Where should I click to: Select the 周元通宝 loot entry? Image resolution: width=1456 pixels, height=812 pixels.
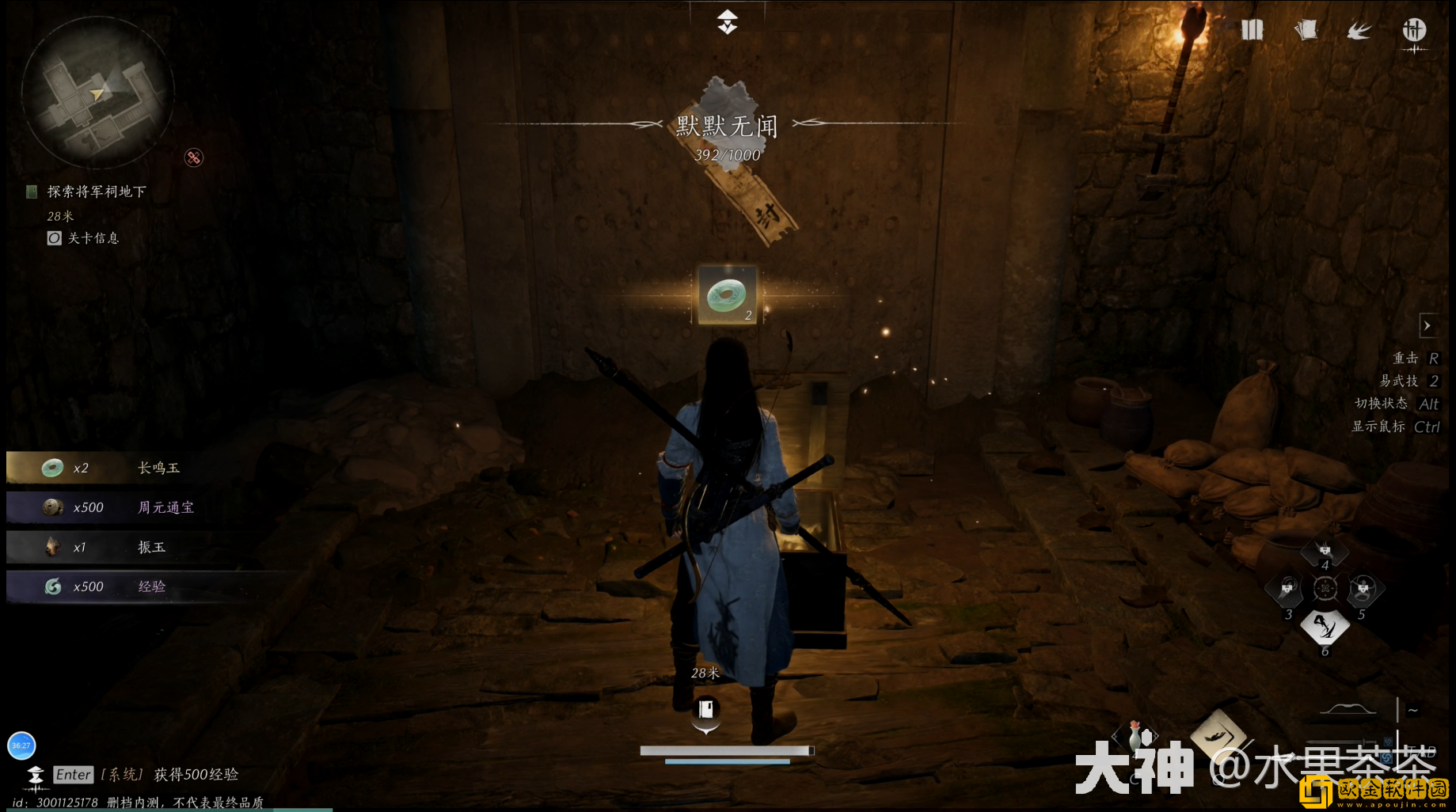tap(165, 507)
